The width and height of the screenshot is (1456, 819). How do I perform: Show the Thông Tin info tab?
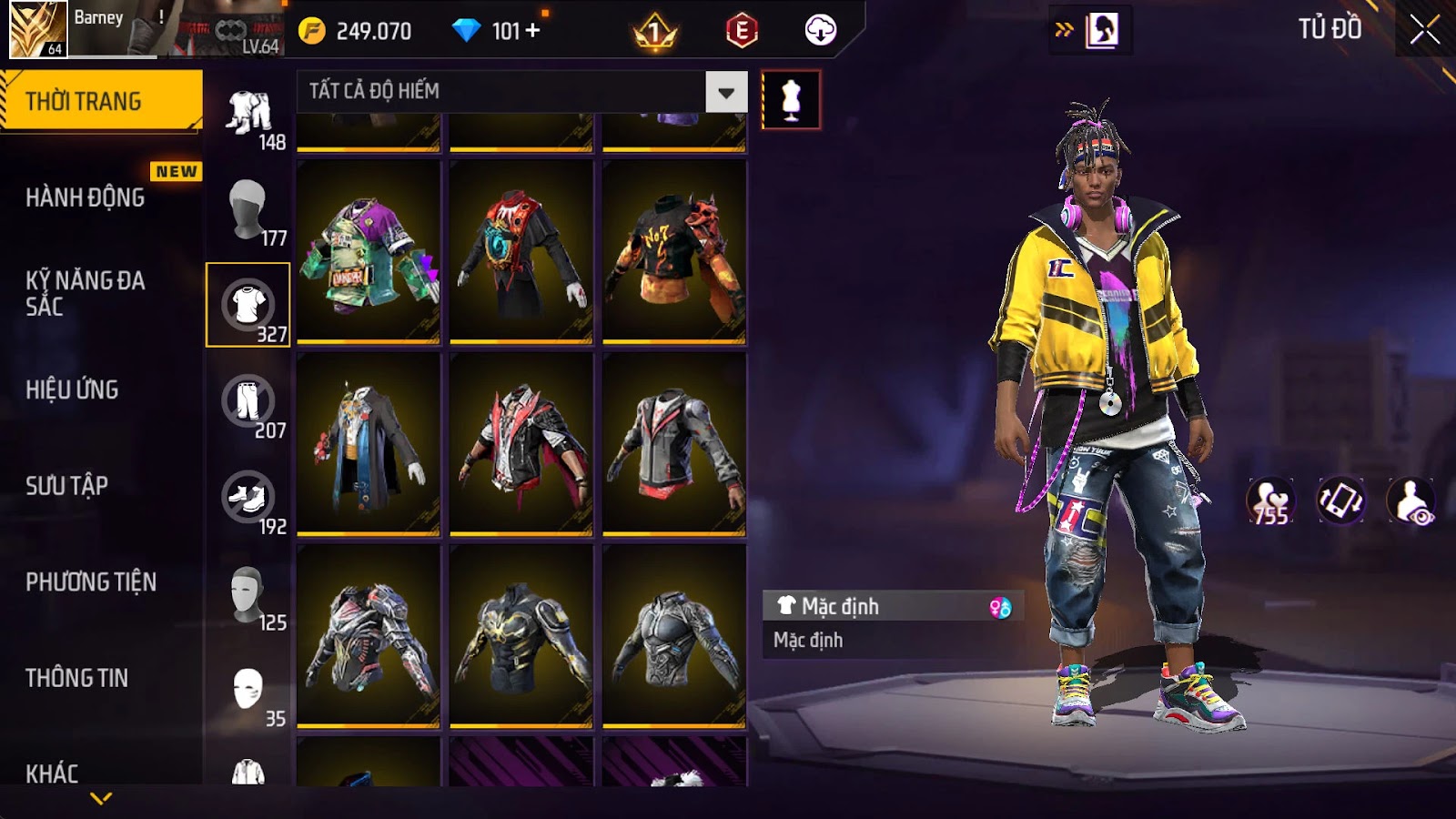coord(76,678)
